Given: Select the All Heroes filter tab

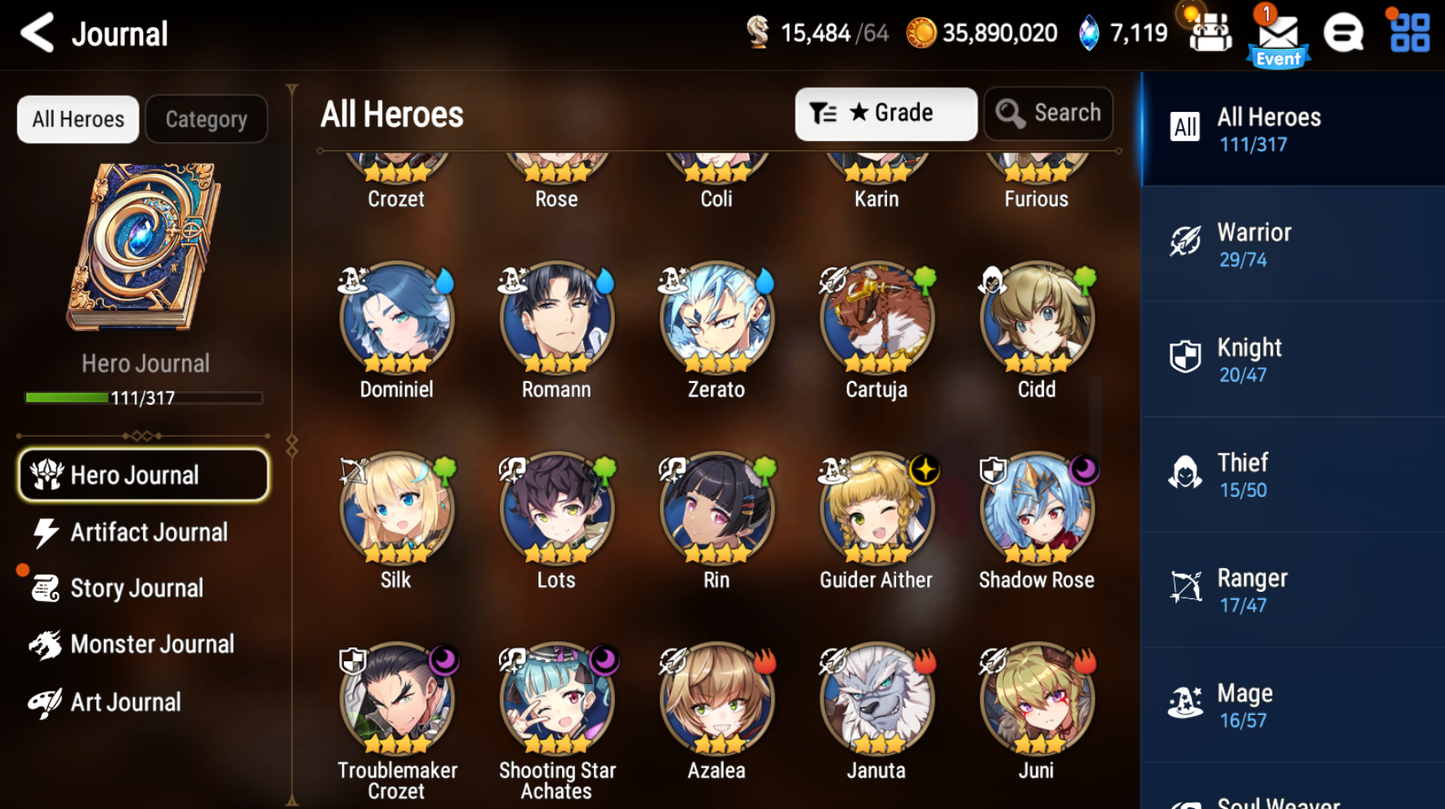Looking at the screenshot, I should tap(77, 119).
